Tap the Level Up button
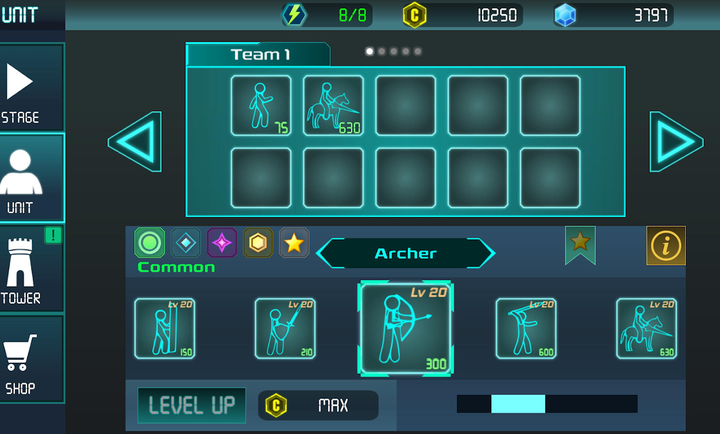The height and width of the screenshot is (434, 720). [x=191, y=405]
